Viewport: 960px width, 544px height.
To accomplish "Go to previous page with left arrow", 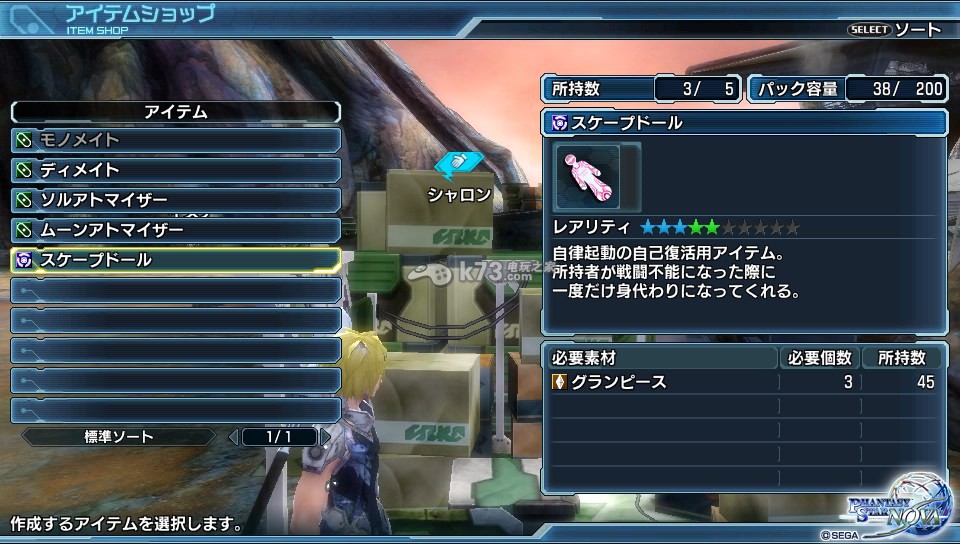I will 234,437.
